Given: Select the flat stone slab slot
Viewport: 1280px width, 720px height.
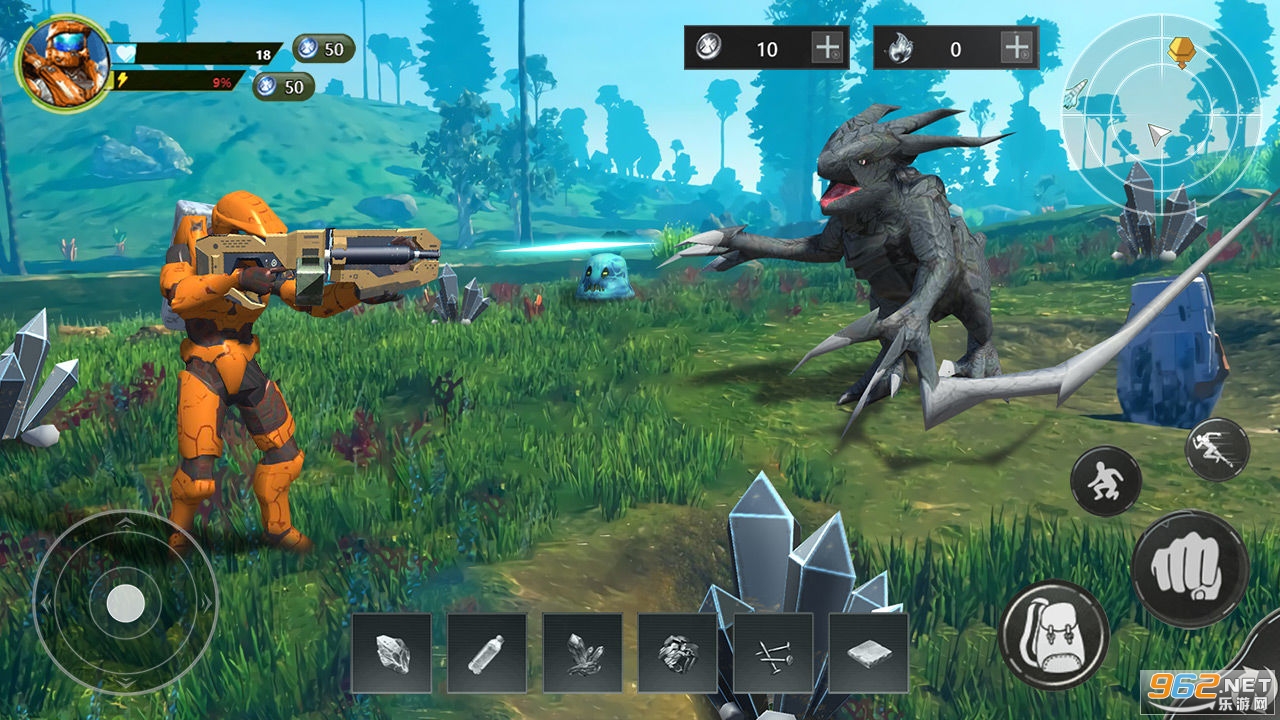Looking at the screenshot, I should pyautogui.click(x=868, y=653).
